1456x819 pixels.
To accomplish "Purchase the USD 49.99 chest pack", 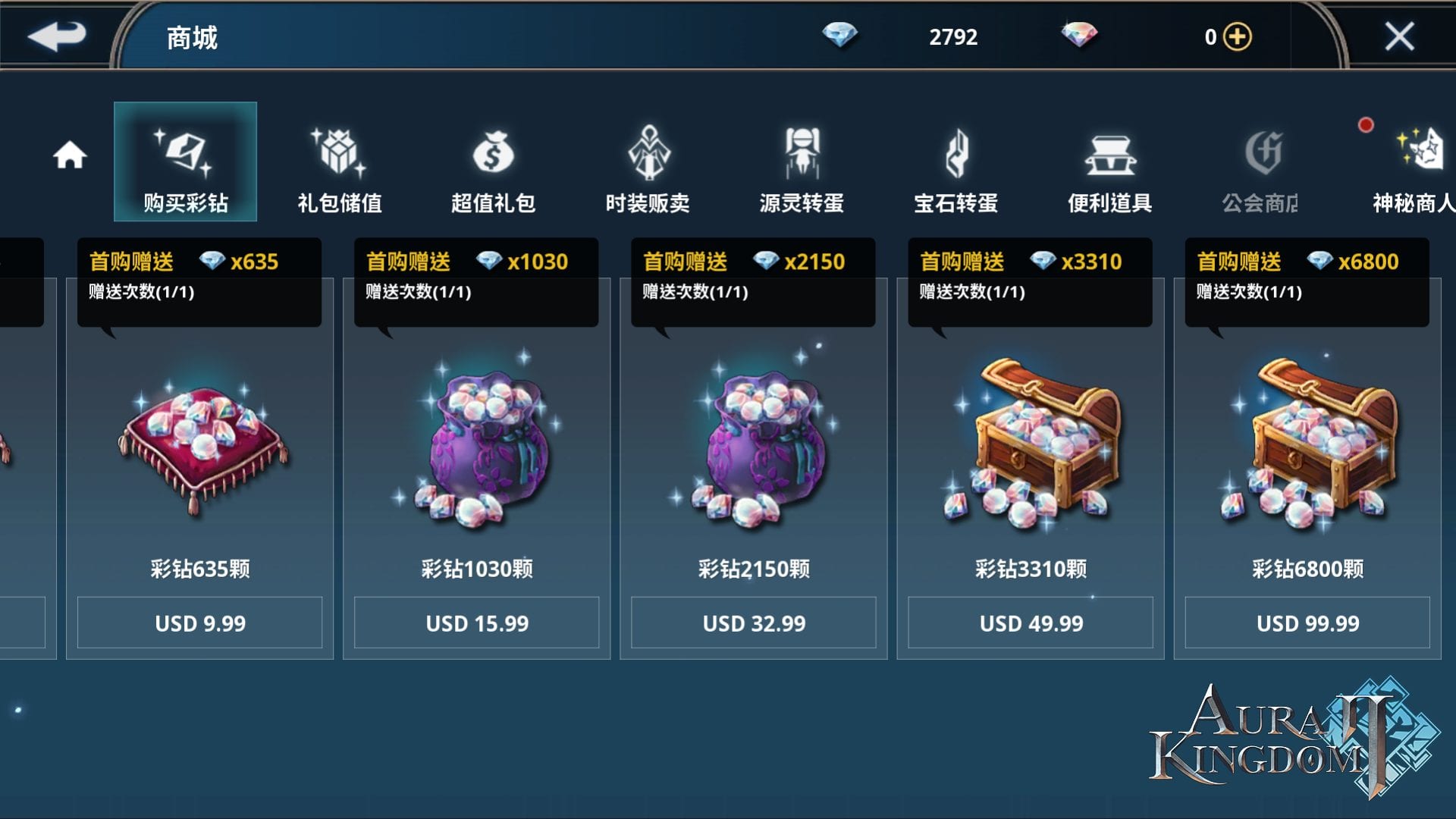I will pos(1031,623).
